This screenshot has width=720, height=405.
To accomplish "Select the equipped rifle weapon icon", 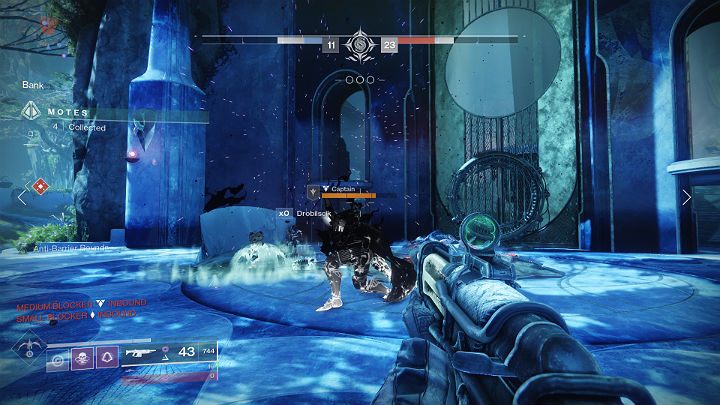I will (x=140, y=353).
